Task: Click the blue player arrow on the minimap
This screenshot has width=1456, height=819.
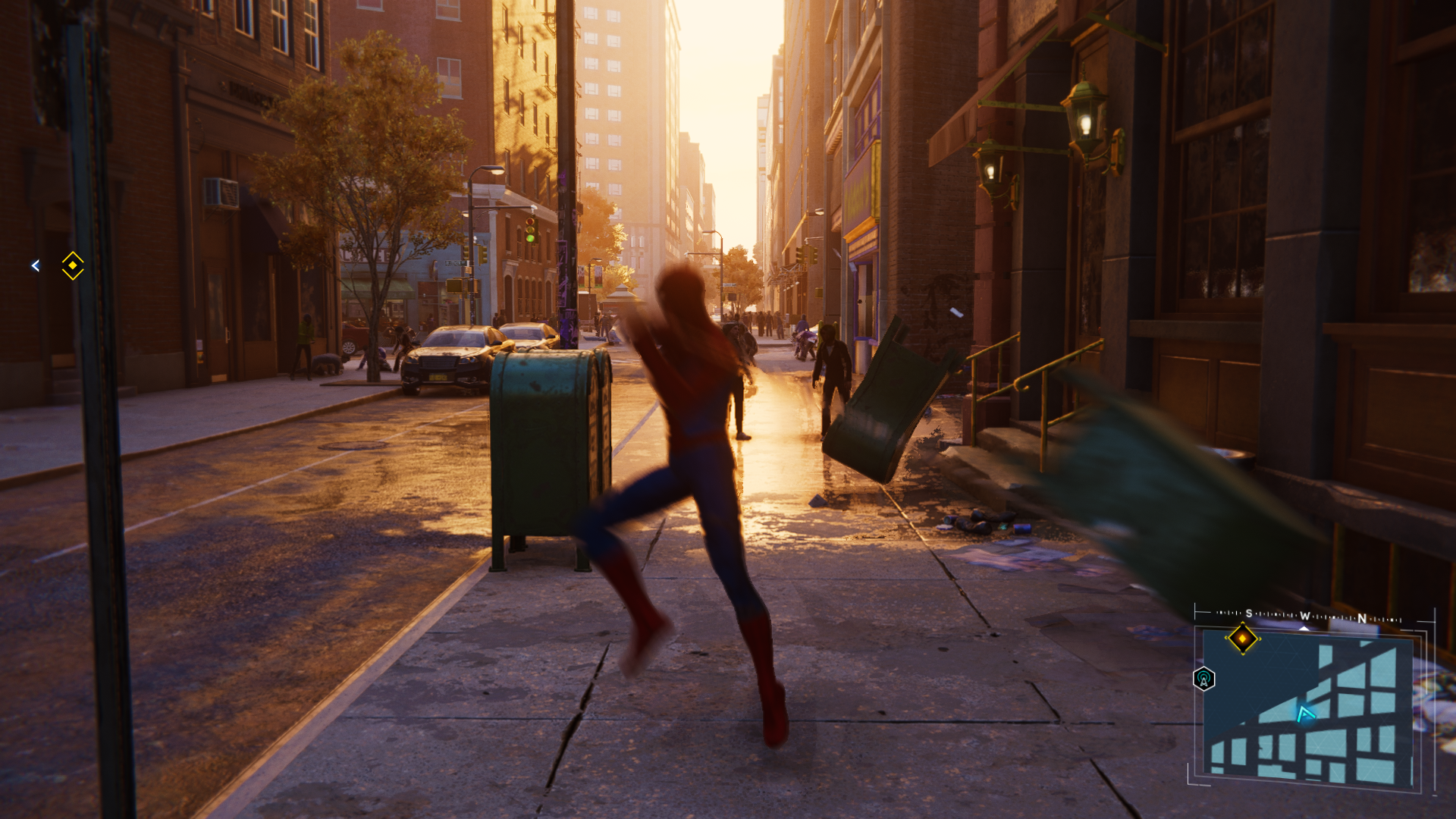Action: 1305,714
